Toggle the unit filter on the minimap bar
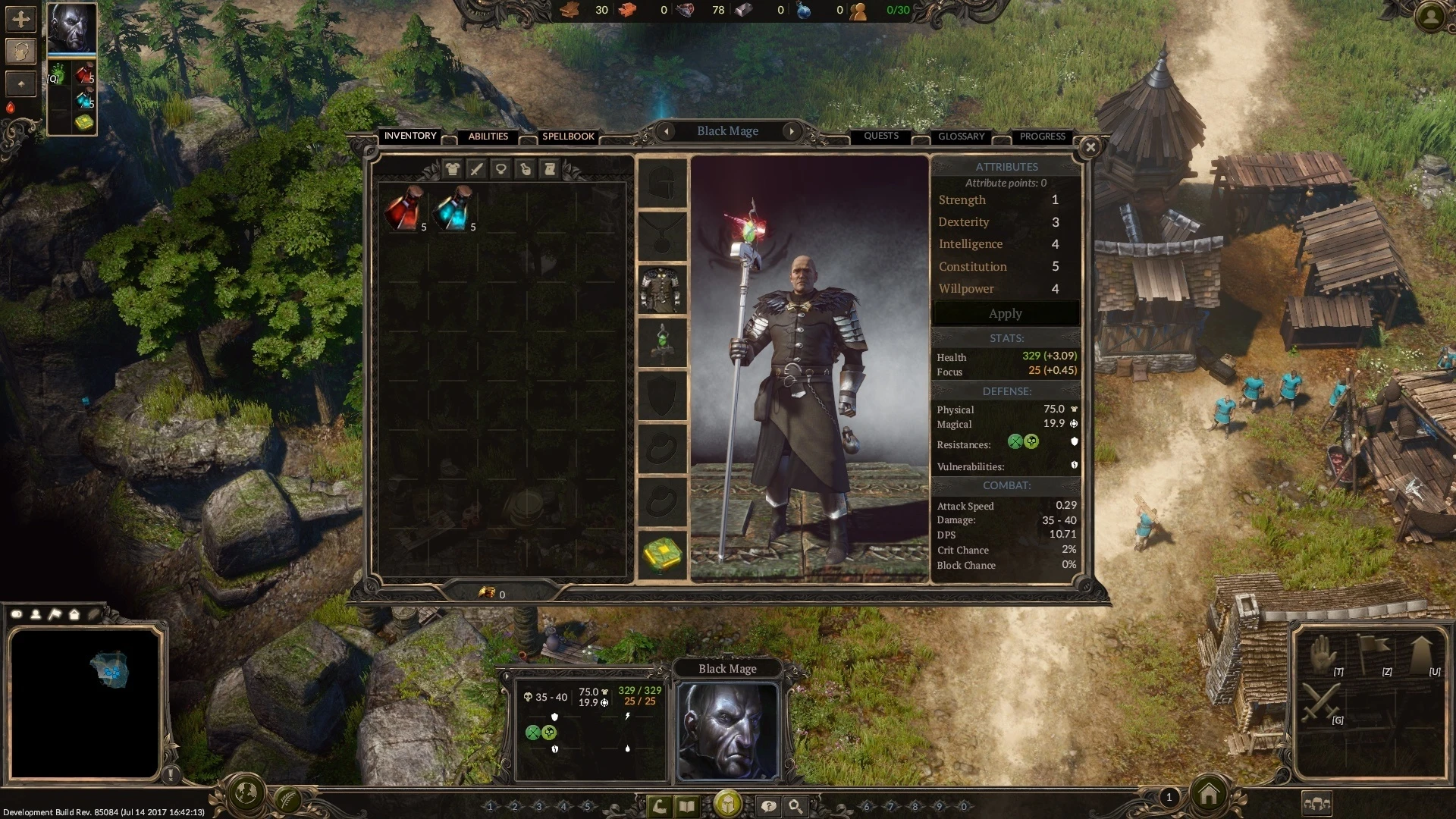The width and height of the screenshot is (1456, 819). click(35, 615)
